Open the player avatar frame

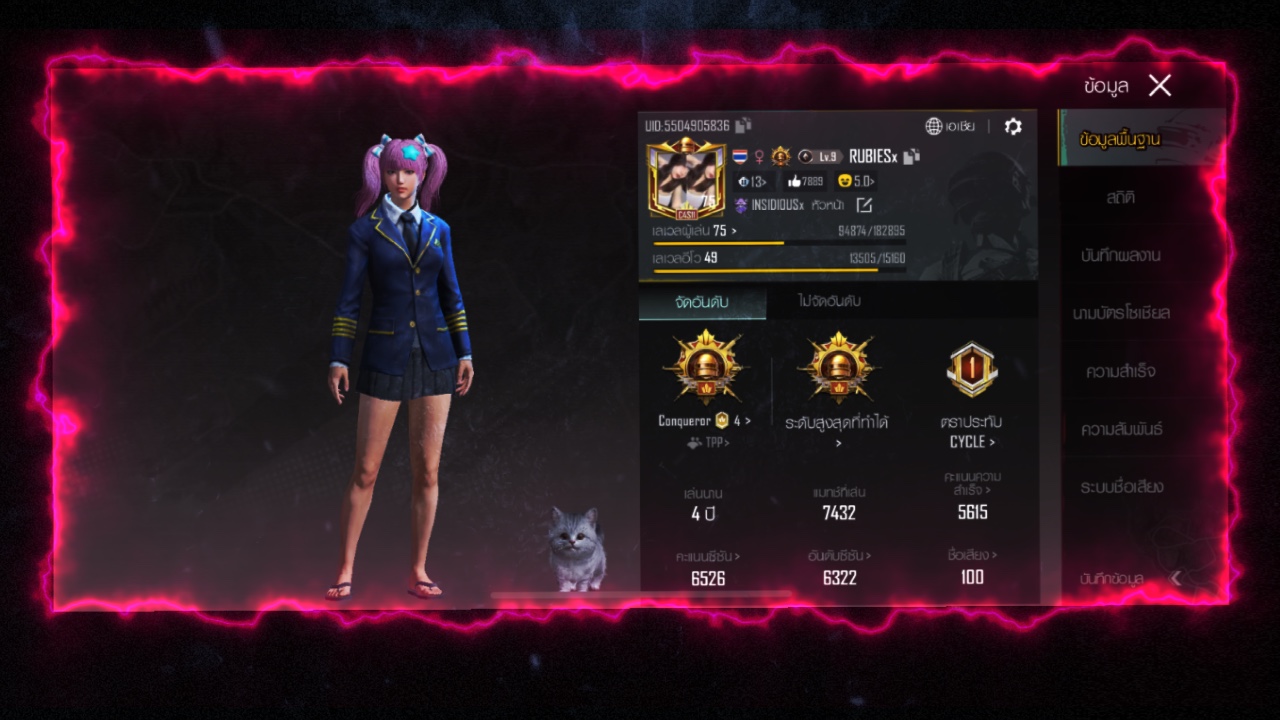[x=686, y=180]
